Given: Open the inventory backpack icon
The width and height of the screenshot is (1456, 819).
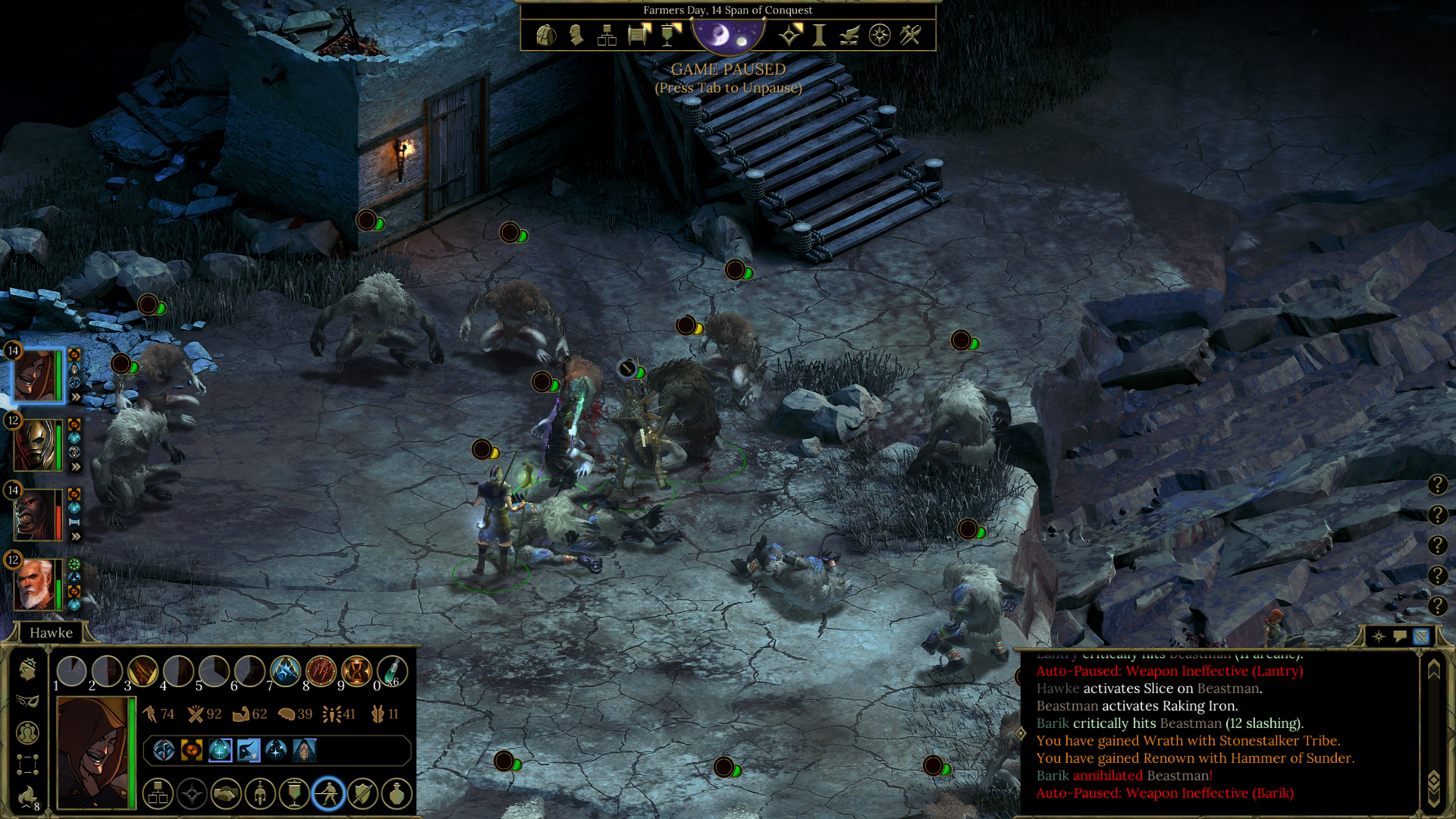Looking at the screenshot, I should 546,35.
